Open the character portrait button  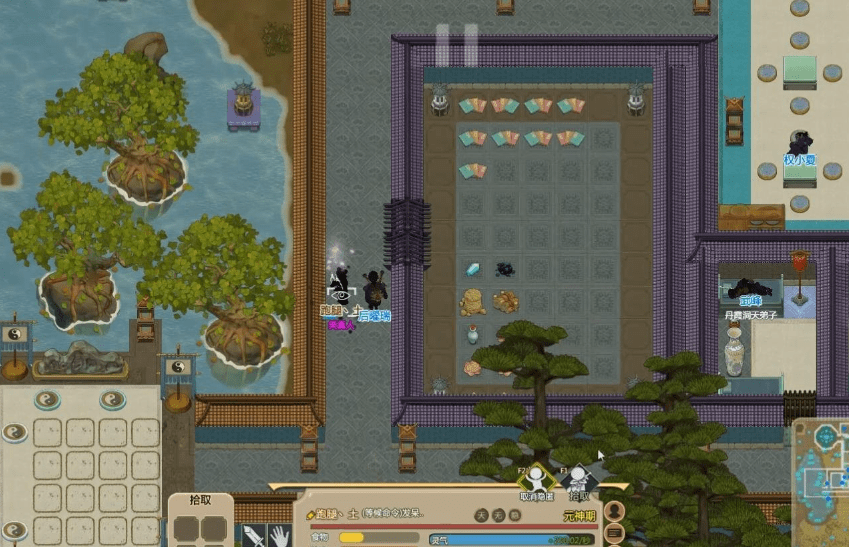[616, 511]
